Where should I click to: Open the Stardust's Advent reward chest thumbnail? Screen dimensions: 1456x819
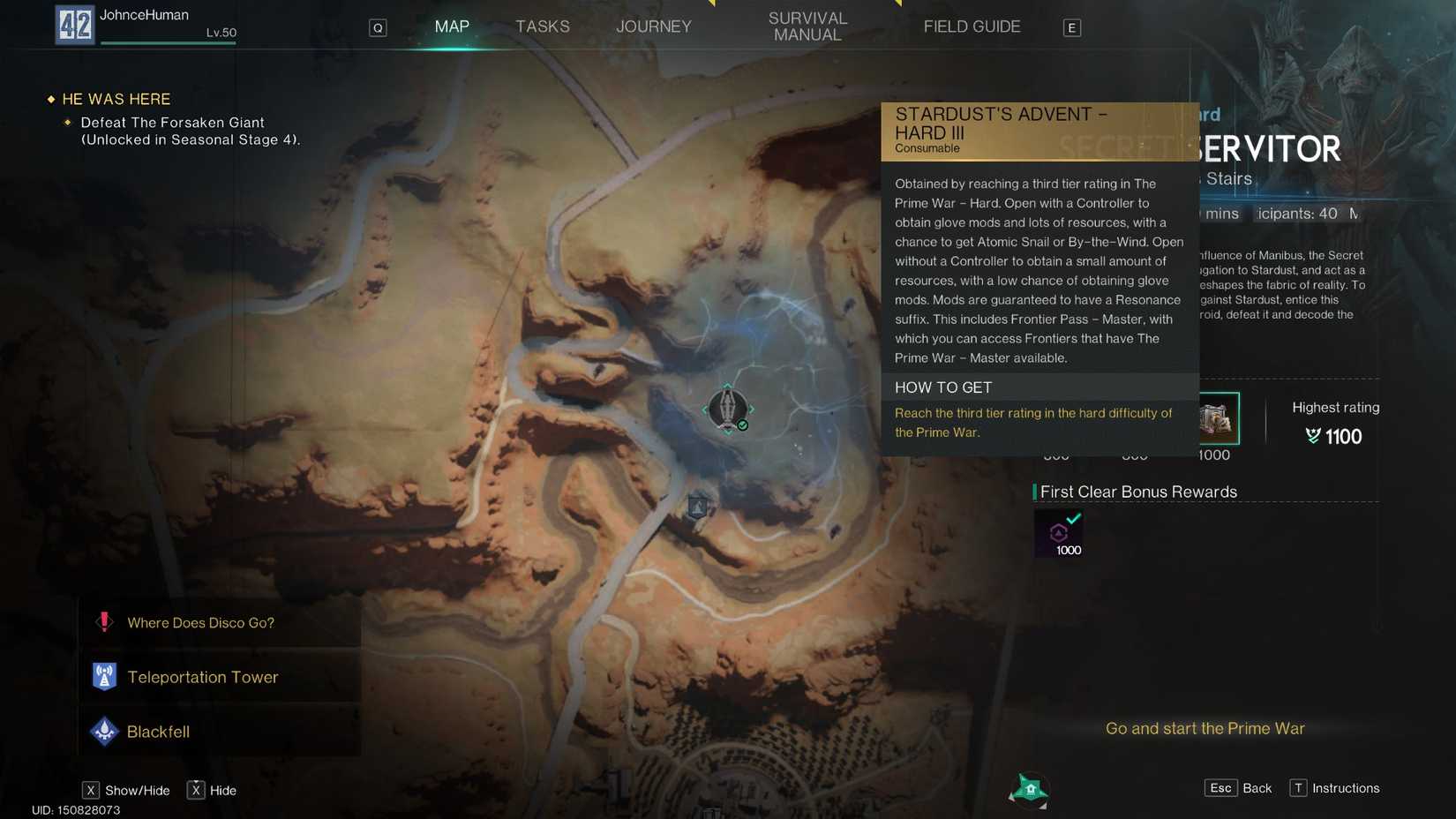(1218, 418)
